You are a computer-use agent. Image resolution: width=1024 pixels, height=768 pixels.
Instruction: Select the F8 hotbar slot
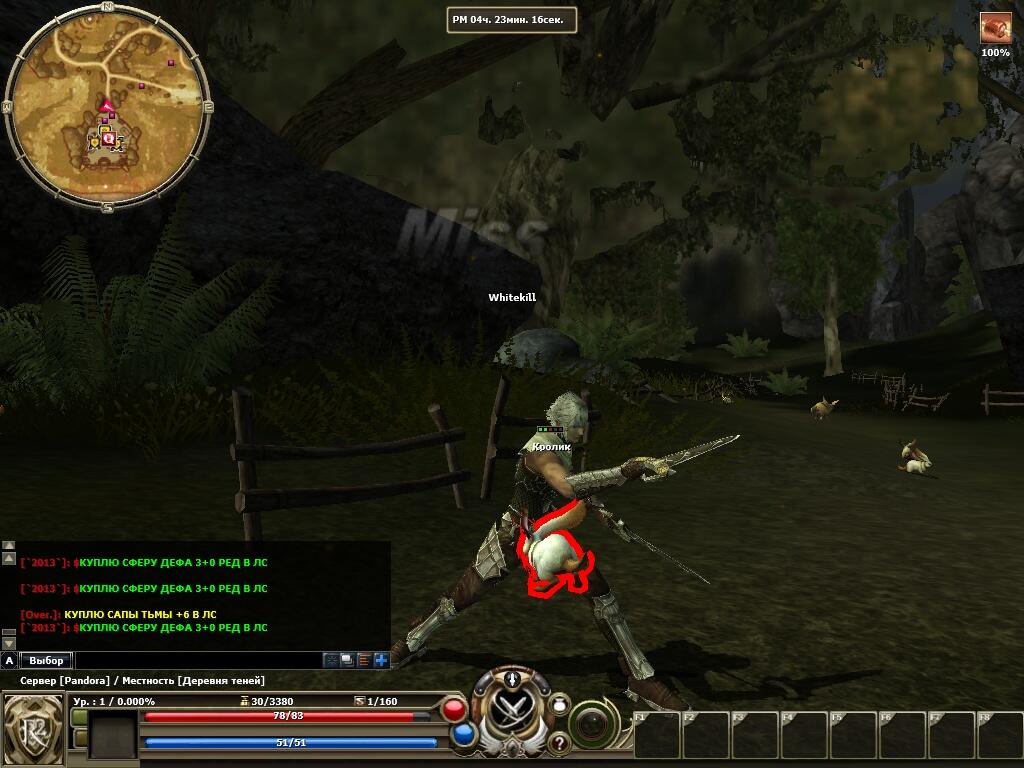(x=1000, y=735)
